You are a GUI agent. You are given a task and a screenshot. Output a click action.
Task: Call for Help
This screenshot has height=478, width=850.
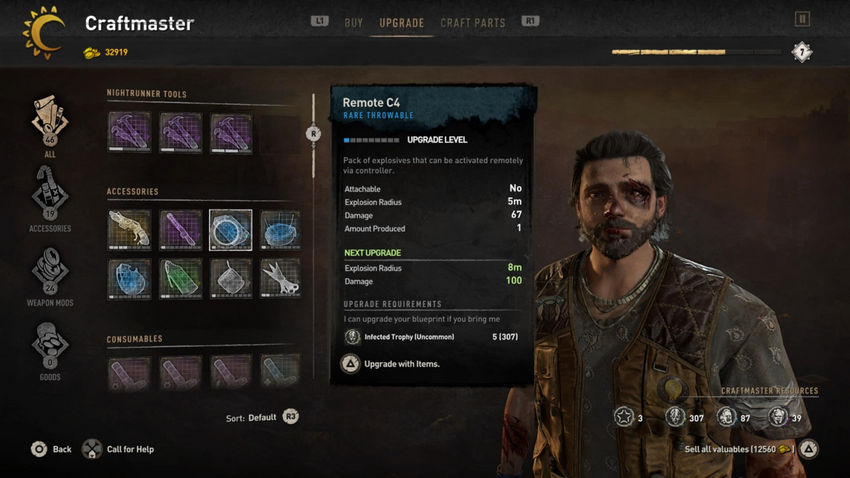pyautogui.click(x=118, y=449)
